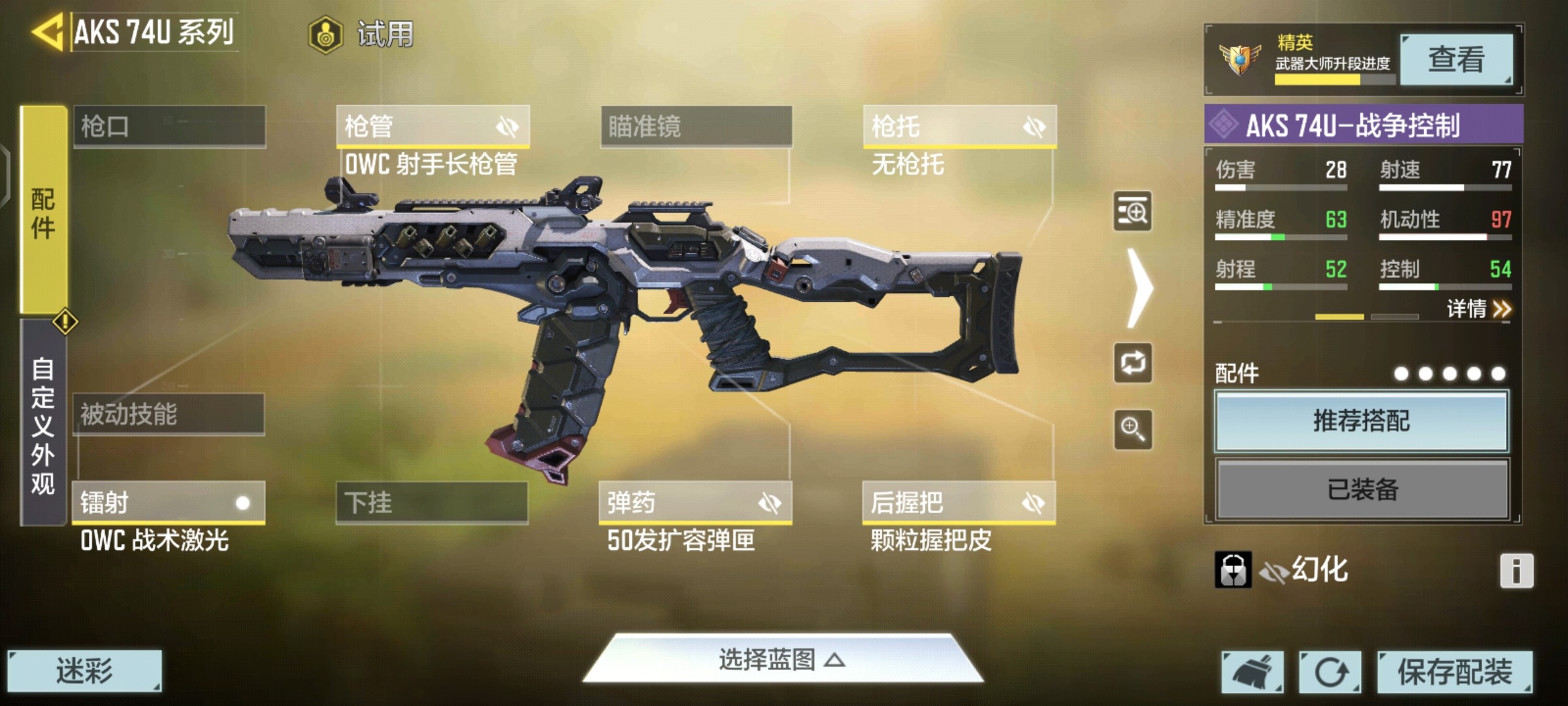Choose the 下挂 underbarrel slot
1568x706 pixels.
click(432, 503)
